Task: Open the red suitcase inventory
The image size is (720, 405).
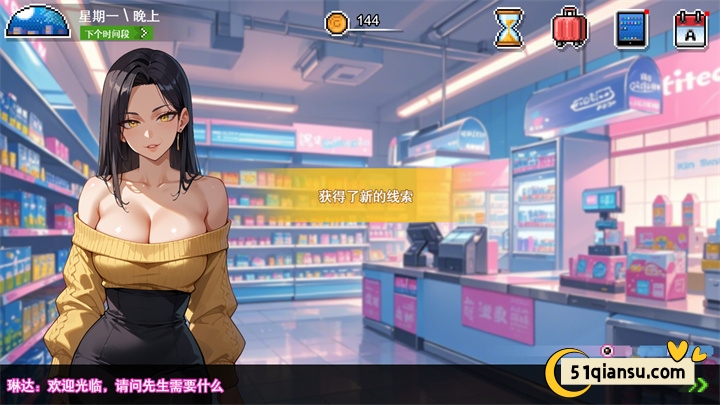Action: (569, 27)
